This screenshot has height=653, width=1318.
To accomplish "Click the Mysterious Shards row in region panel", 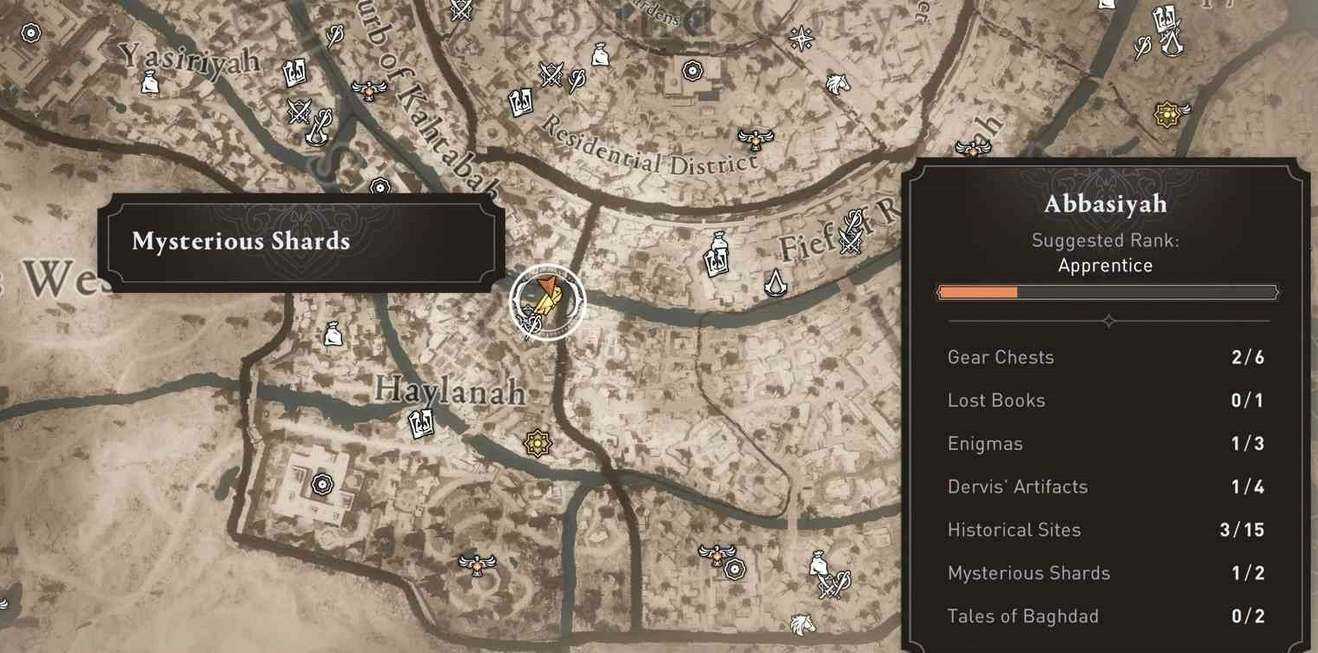I will pyautogui.click(x=1106, y=573).
